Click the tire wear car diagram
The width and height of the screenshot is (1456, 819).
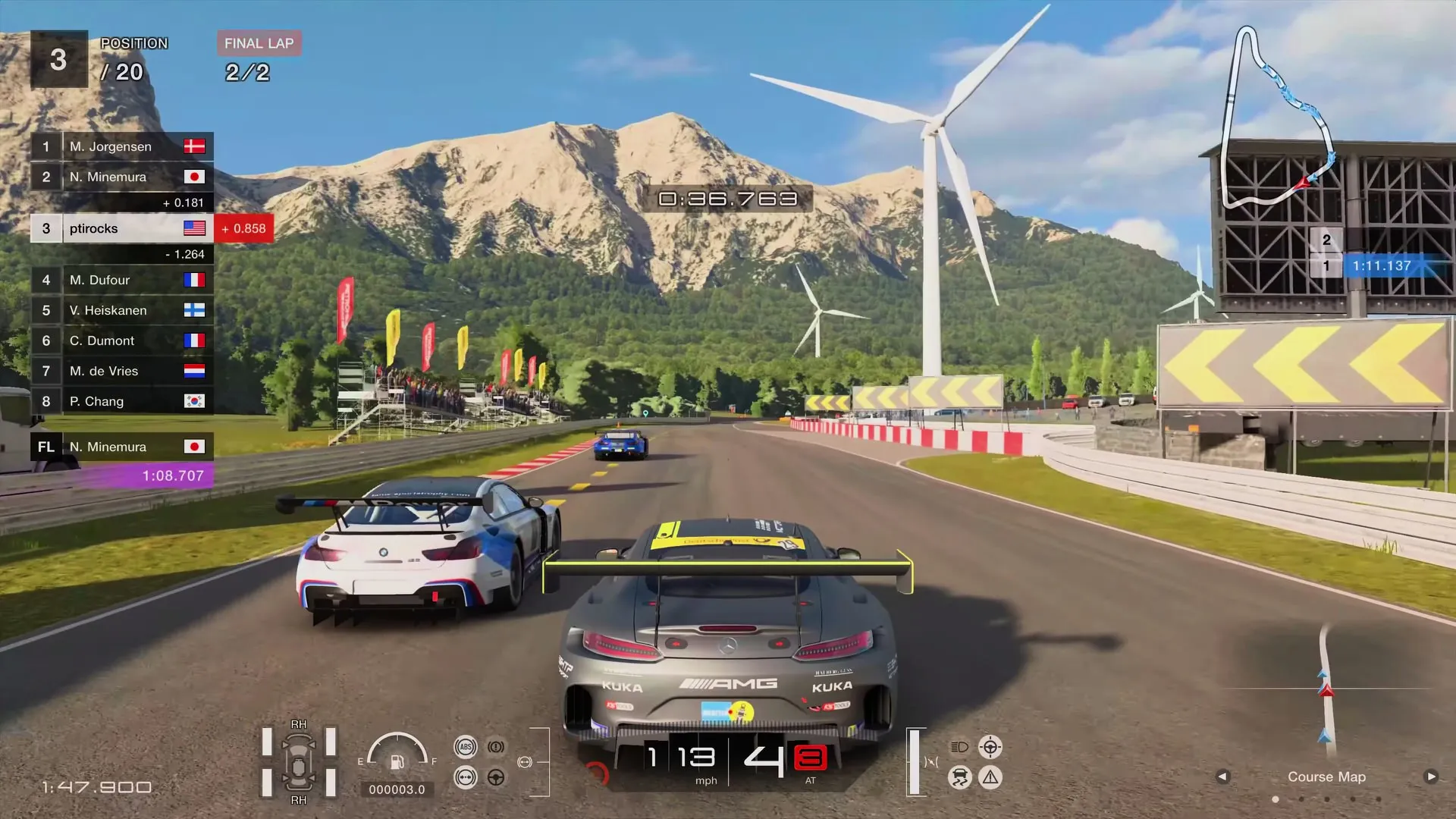[299, 762]
